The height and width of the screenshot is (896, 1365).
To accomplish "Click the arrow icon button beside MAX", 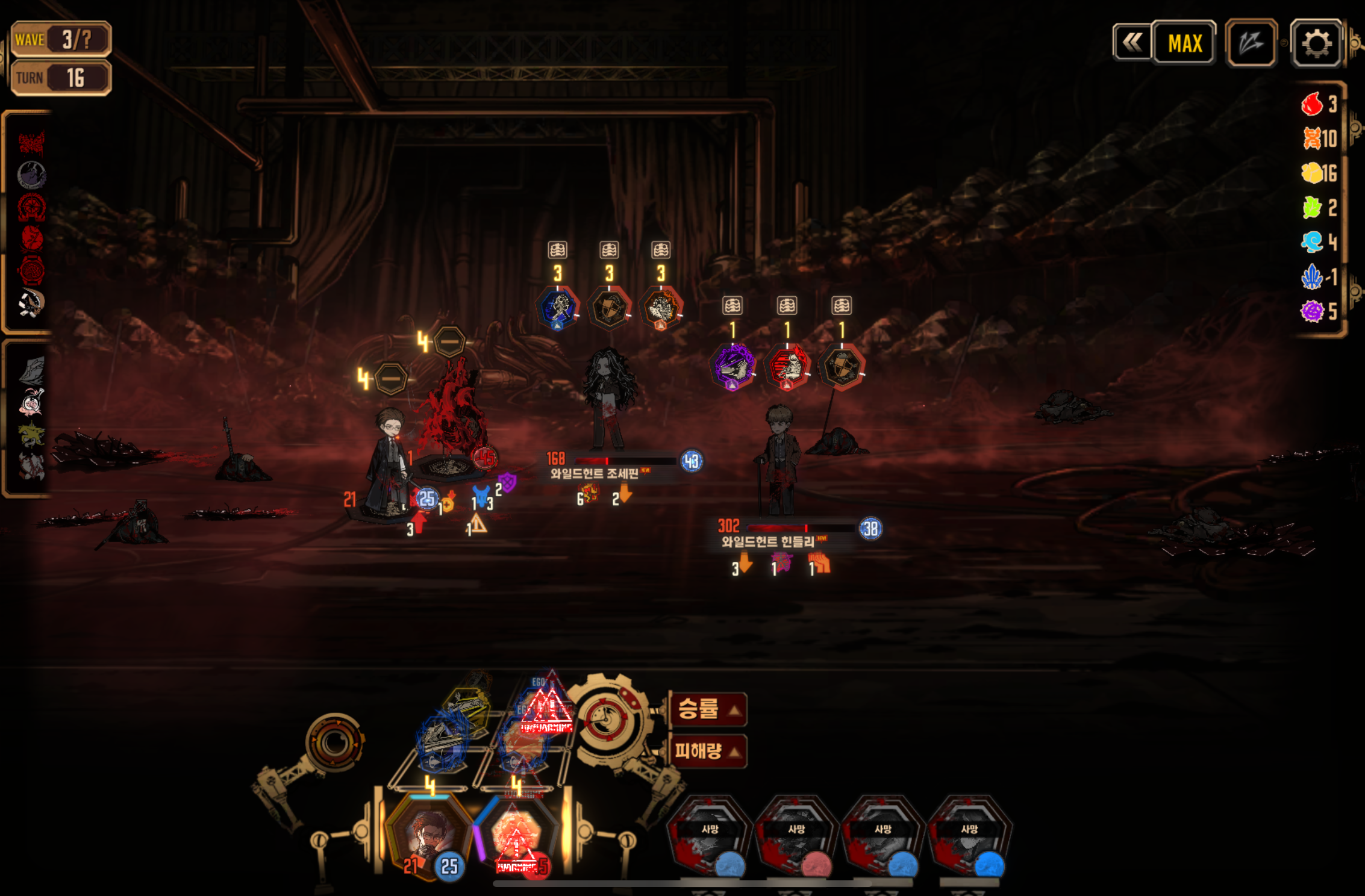I will click(1251, 43).
